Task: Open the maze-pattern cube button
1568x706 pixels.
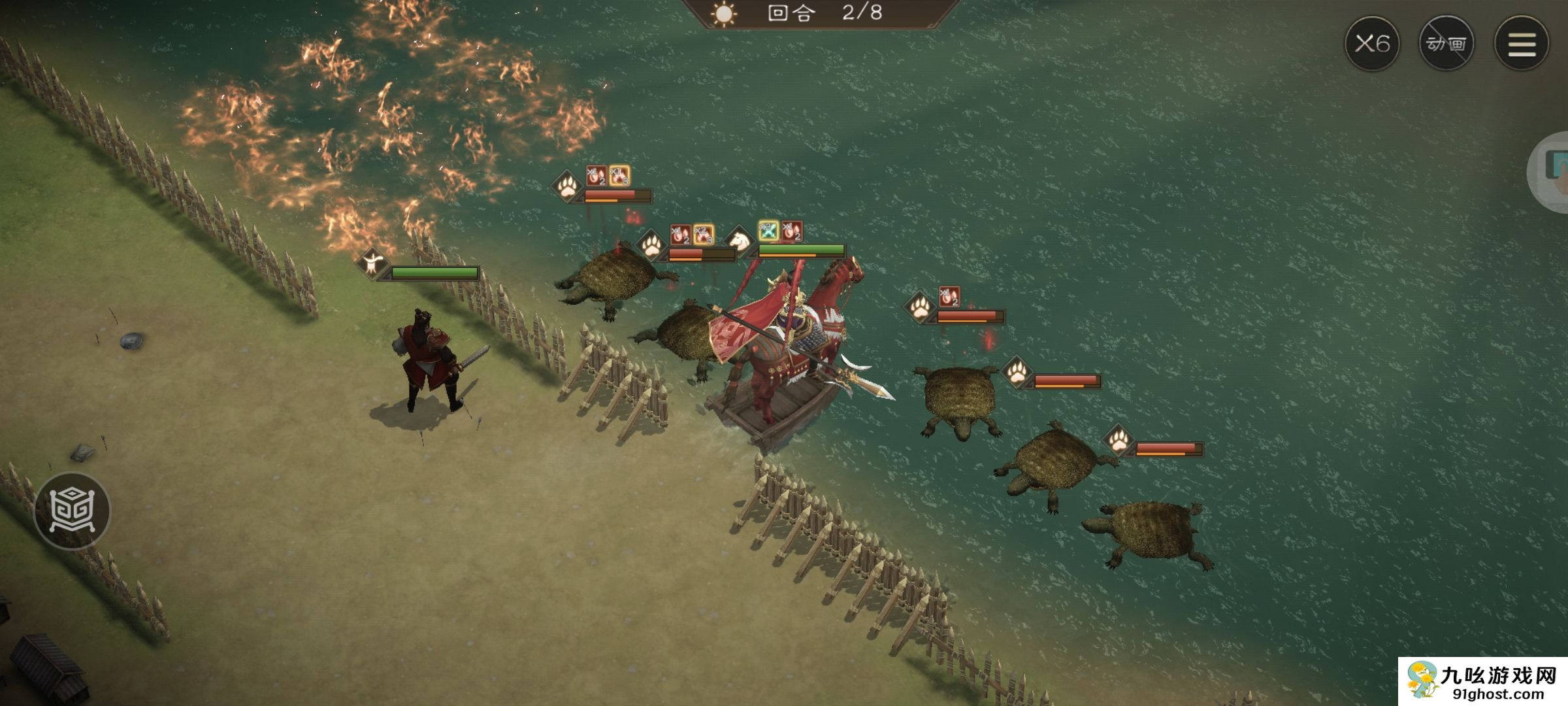Action: tap(73, 511)
